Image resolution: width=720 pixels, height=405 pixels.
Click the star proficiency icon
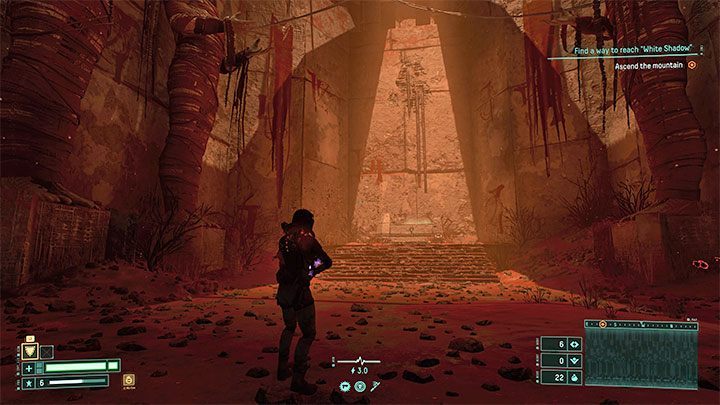[x=28, y=383]
